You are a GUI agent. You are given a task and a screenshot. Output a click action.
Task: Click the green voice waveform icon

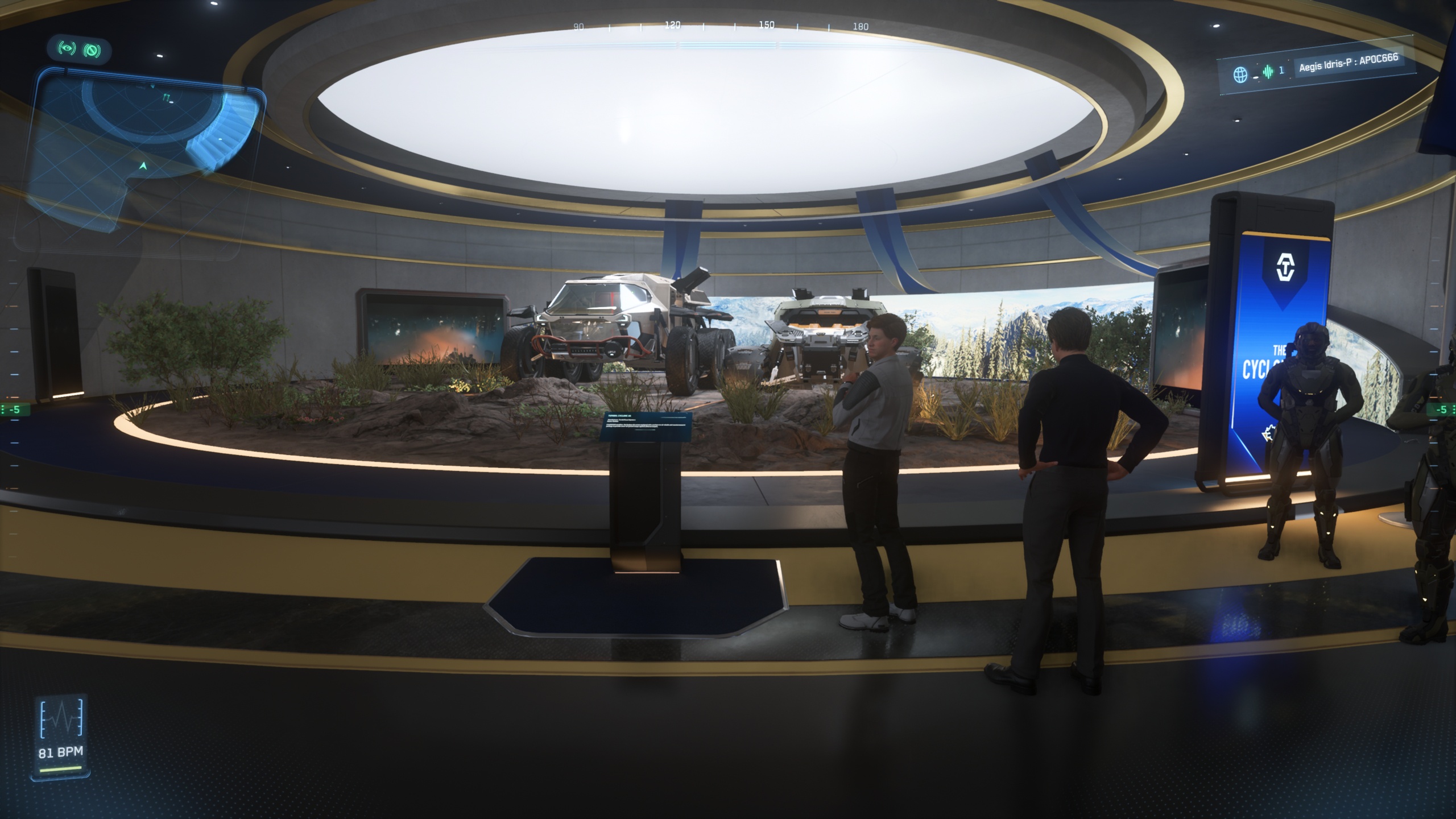coord(1268,72)
